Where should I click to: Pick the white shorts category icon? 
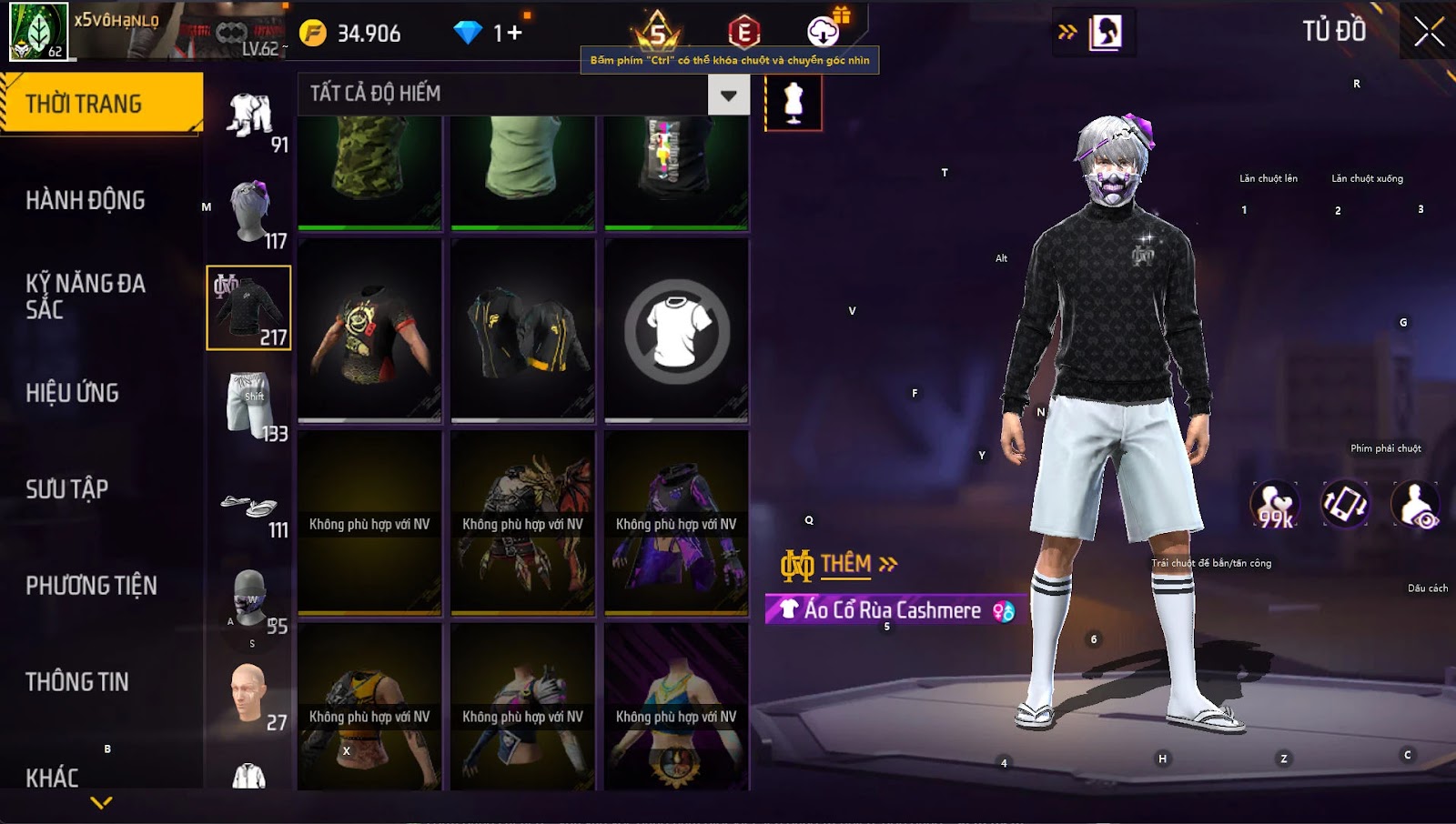248,405
